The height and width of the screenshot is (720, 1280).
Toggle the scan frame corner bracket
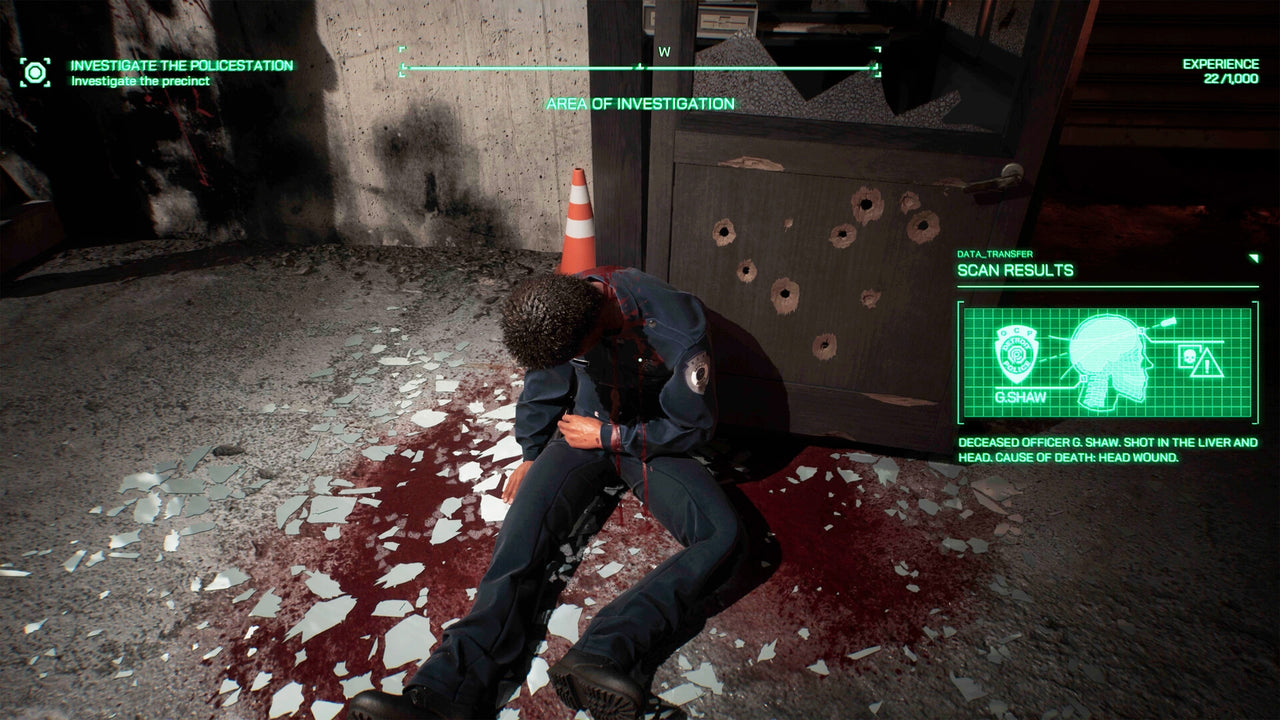(960, 303)
